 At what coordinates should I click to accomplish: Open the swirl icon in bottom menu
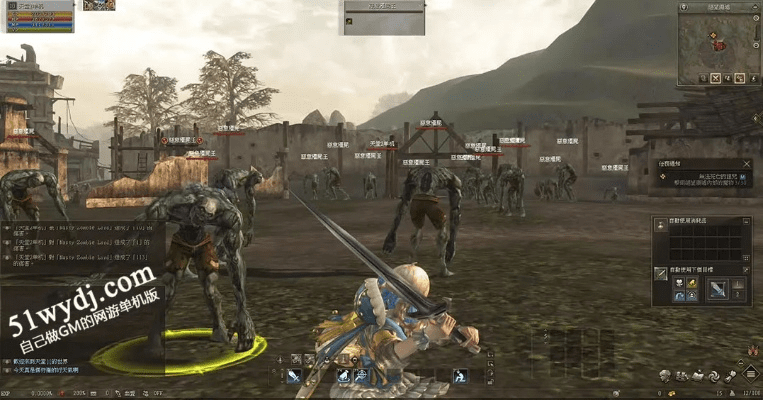(714, 376)
